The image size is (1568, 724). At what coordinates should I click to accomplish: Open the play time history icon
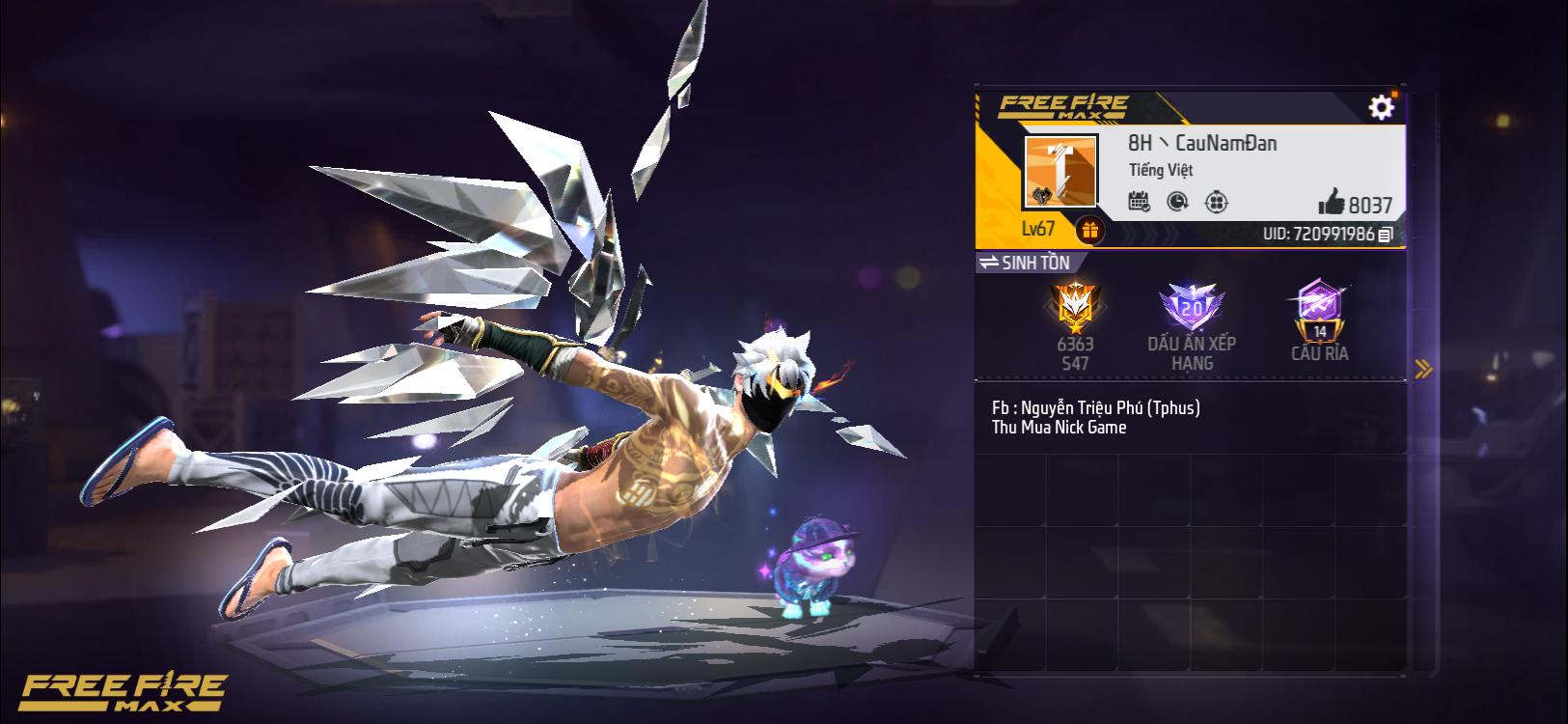pos(1179,200)
